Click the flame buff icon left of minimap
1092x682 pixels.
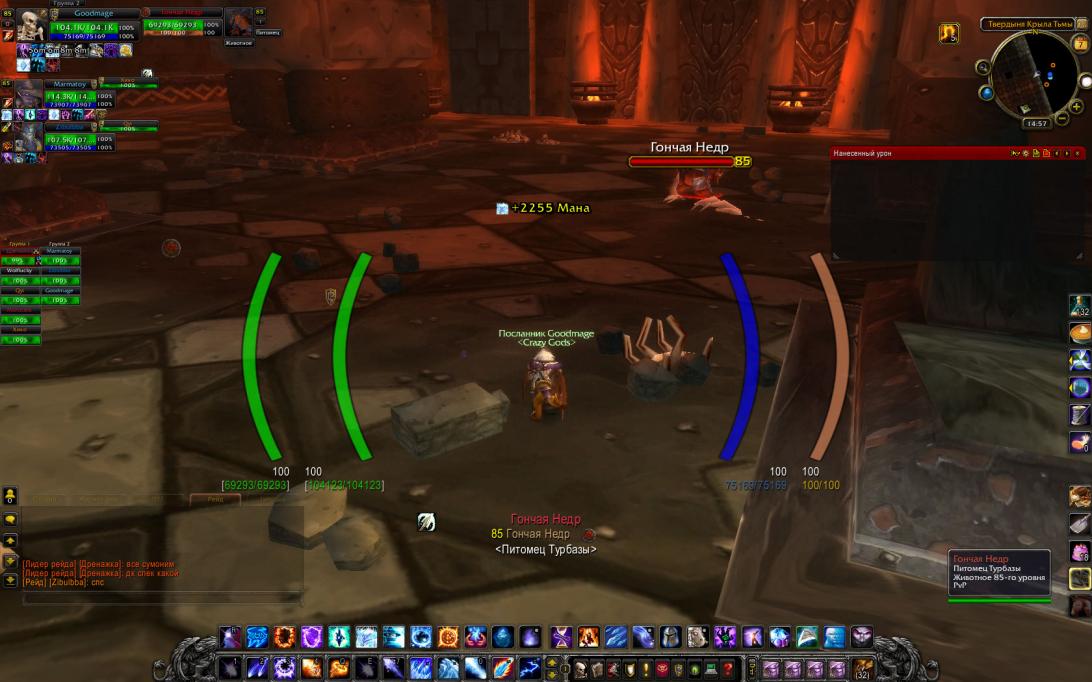(x=949, y=33)
